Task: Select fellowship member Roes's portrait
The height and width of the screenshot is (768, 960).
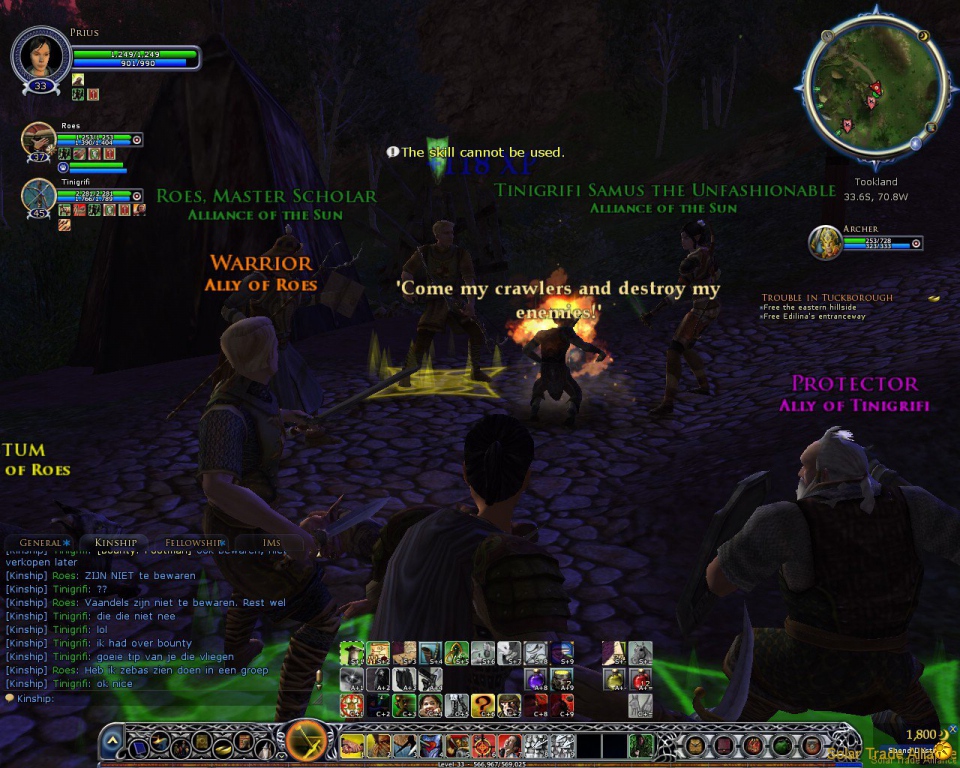Action: 38,139
